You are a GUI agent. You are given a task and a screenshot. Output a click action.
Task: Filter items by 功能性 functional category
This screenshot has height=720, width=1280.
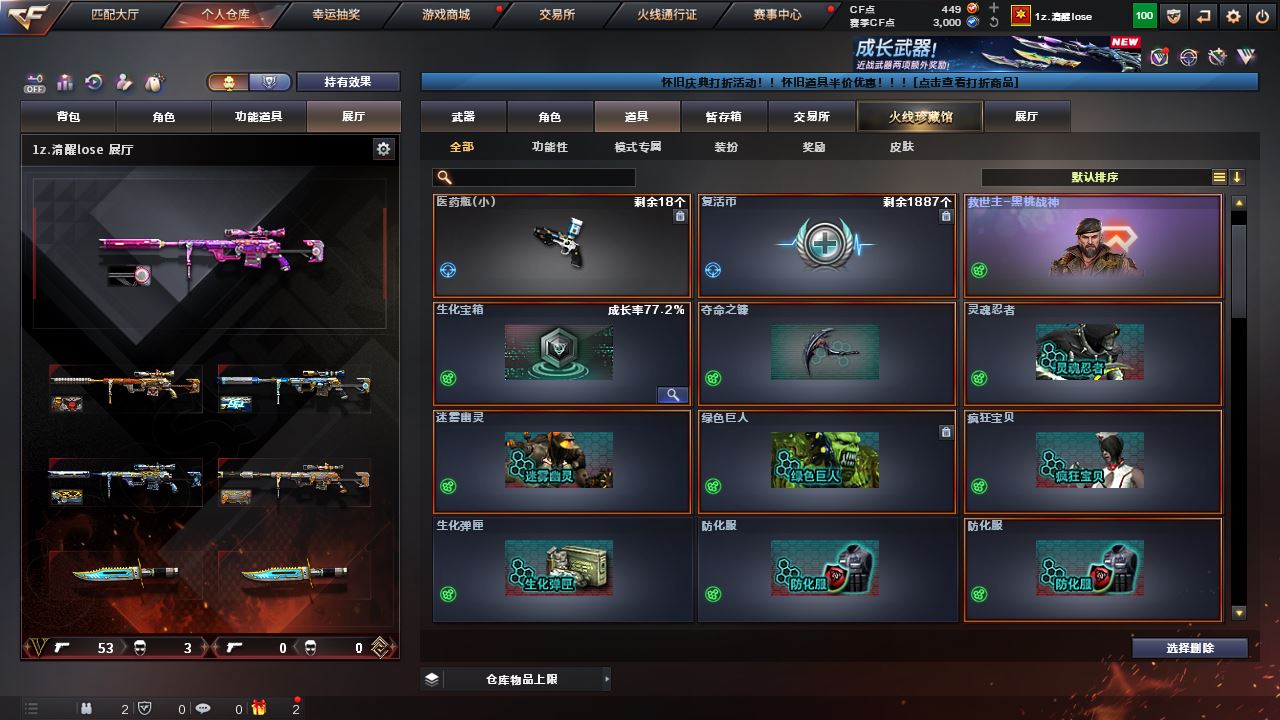pyautogui.click(x=549, y=147)
